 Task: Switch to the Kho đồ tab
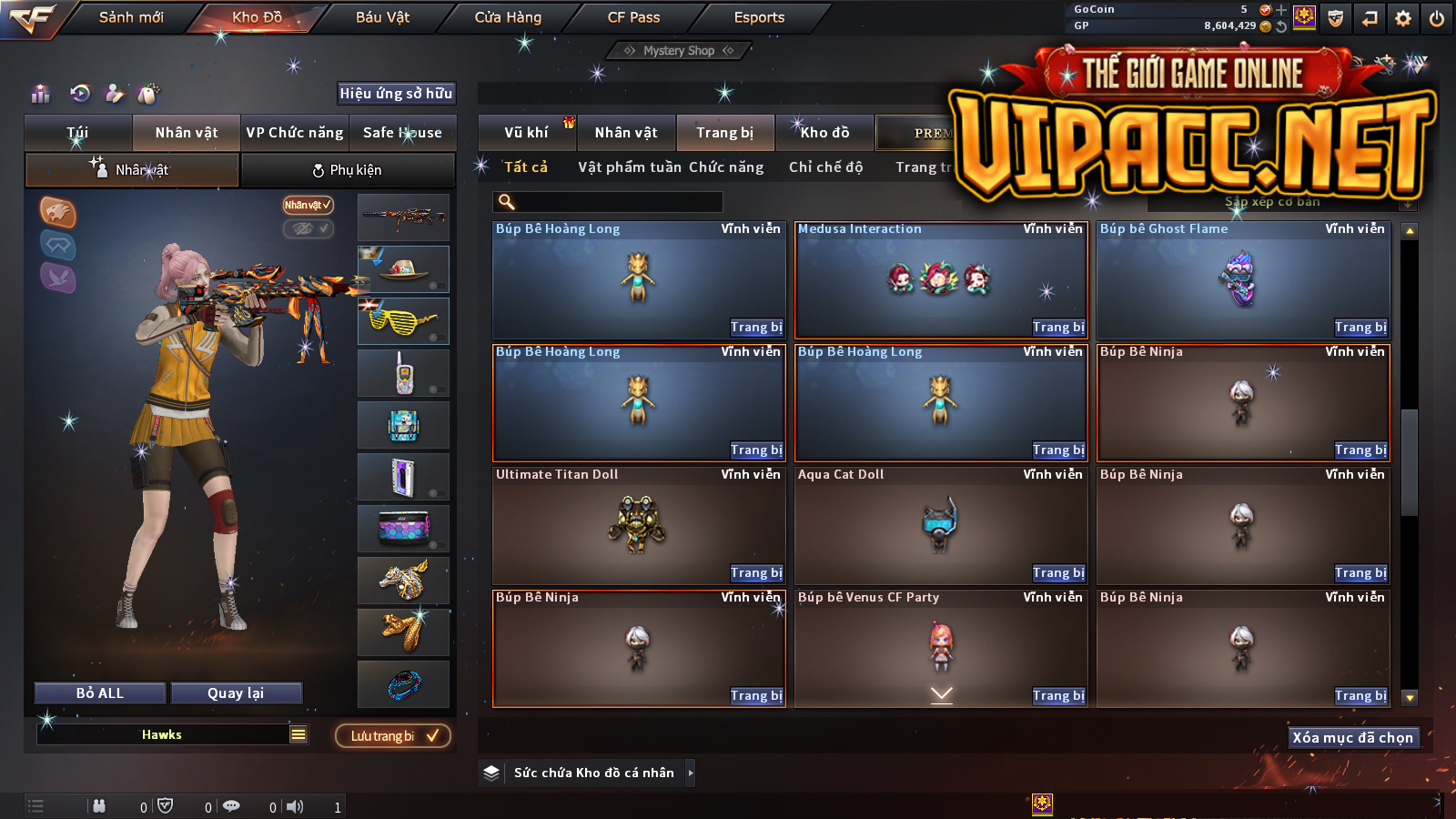824,133
